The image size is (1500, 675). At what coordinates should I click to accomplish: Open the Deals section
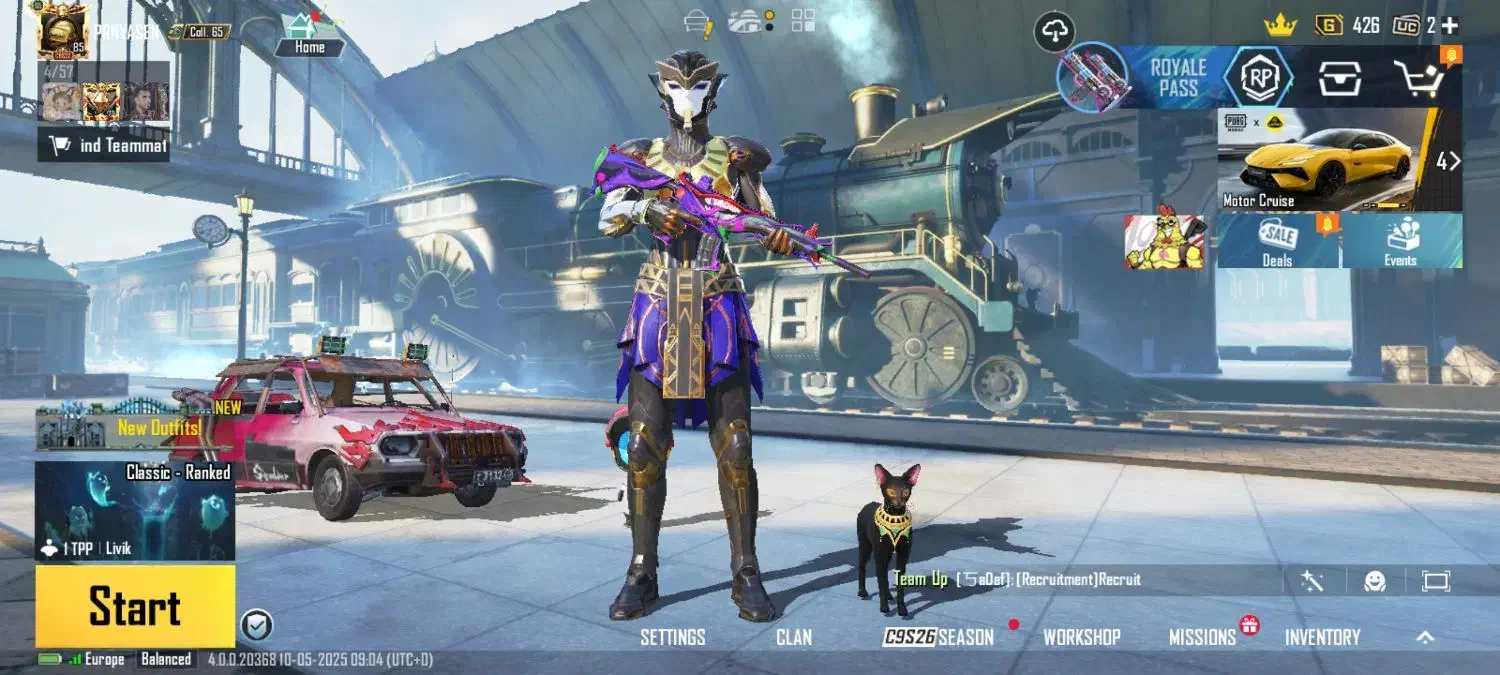coord(1277,241)
